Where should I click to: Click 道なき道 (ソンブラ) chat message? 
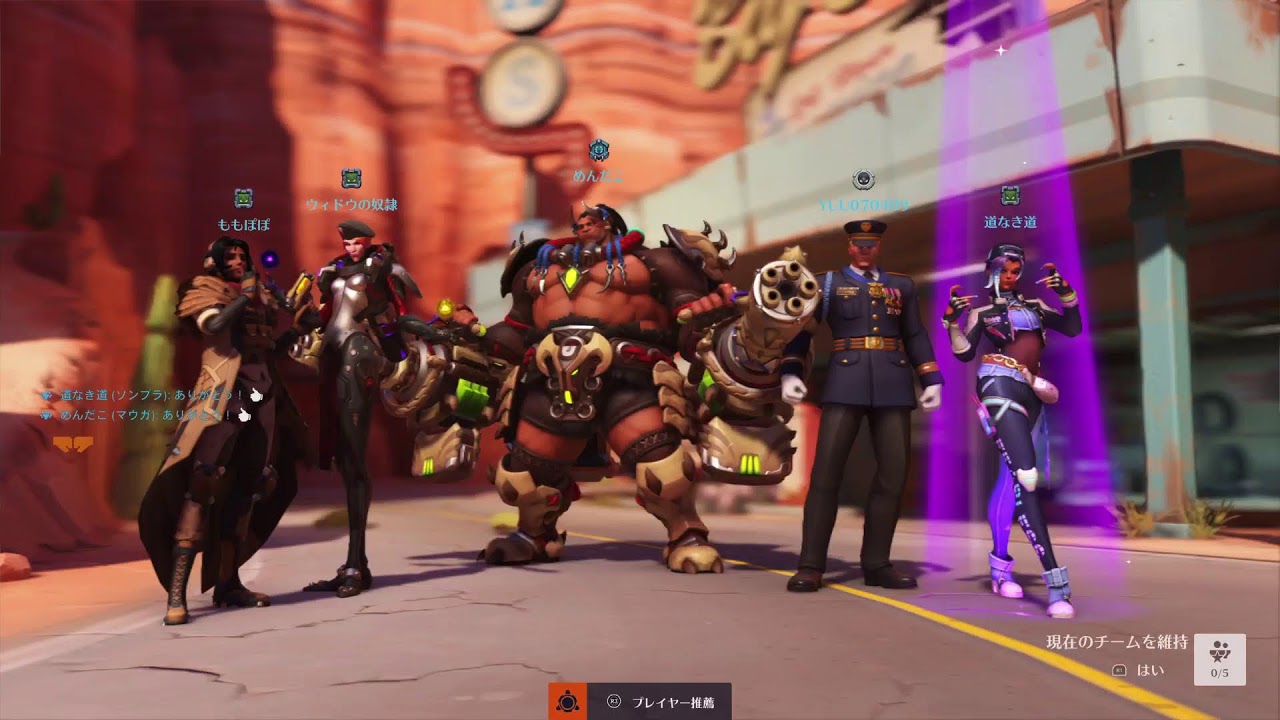click(x=150, y=395)
